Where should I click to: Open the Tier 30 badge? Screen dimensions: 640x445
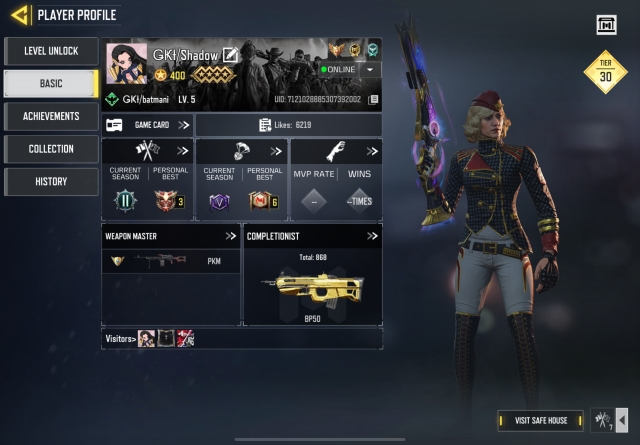tap(605, 72)
